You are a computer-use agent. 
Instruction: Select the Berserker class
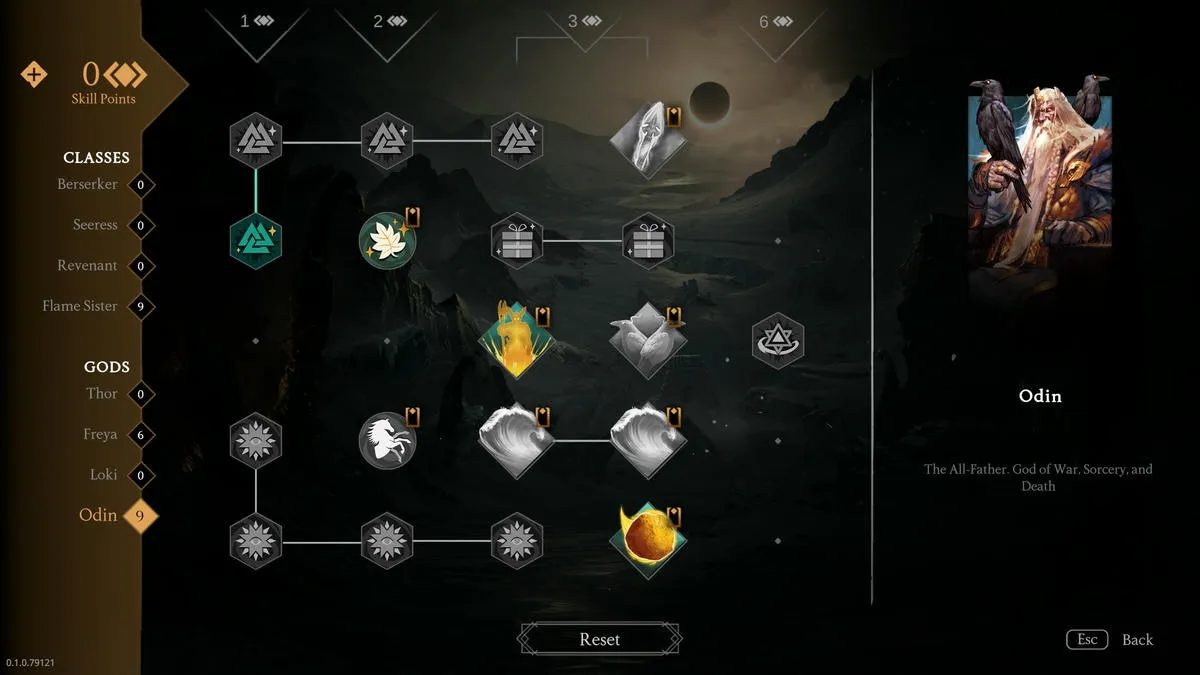coord(88,185)
